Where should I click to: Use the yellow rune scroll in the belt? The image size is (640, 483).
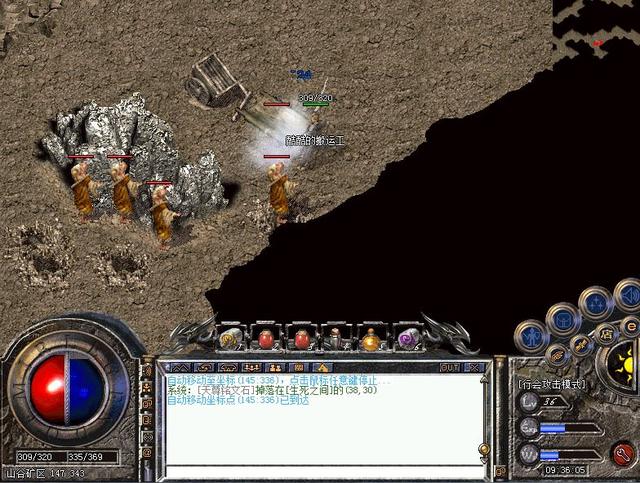(x=230, y=338)
